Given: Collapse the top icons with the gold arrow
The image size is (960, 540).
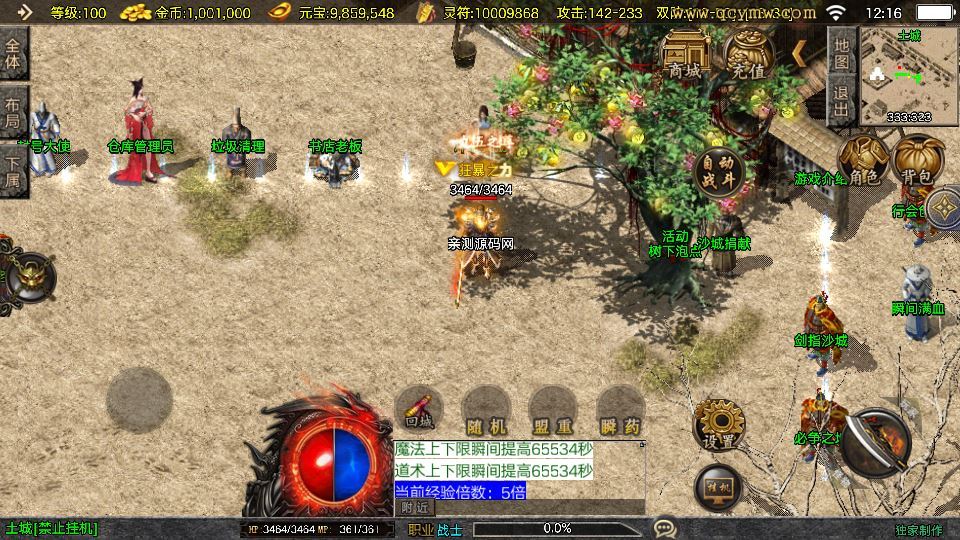Looking at the screenshot, I should [x=801, y=51].
